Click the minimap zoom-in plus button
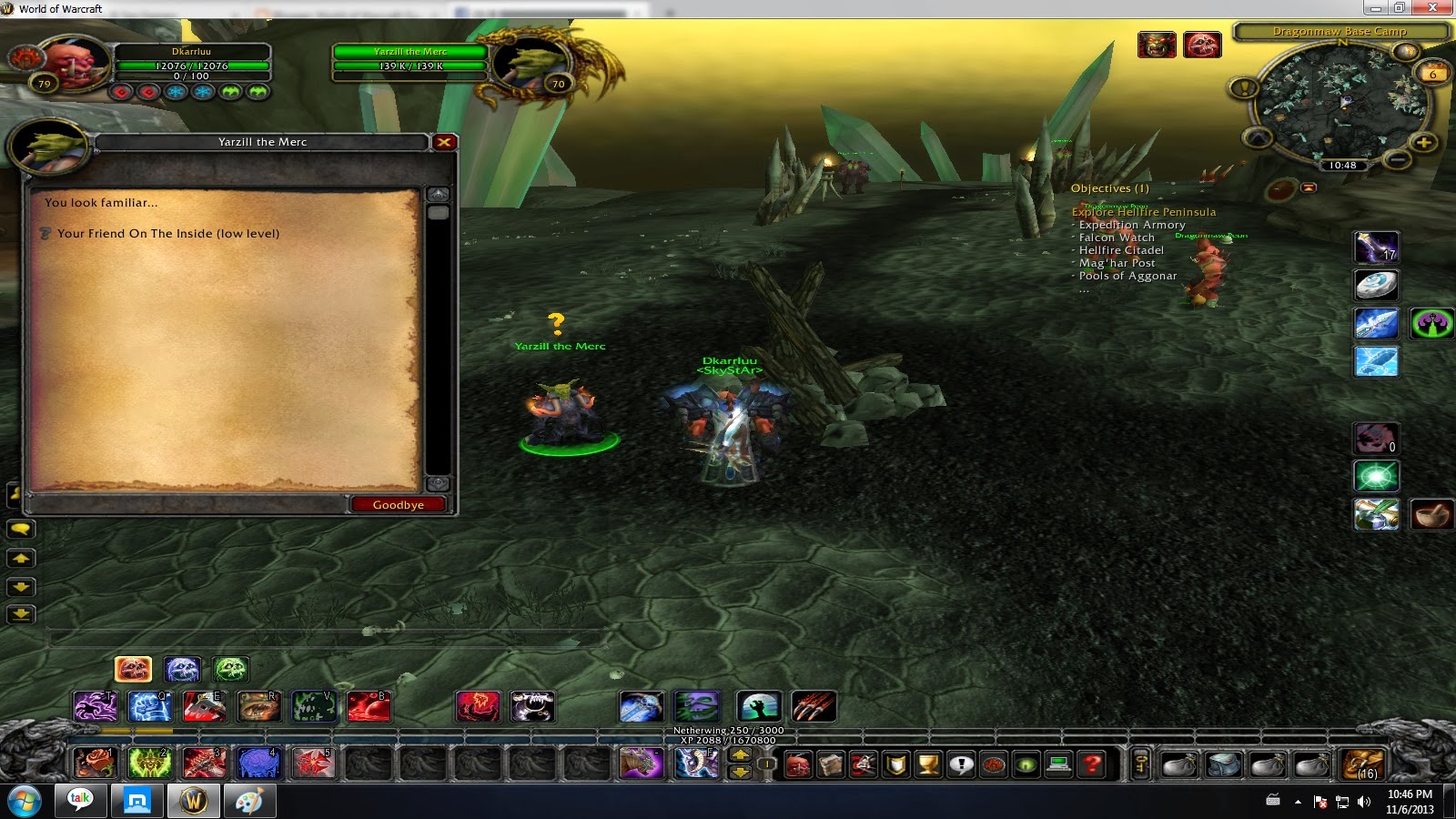The width and height of the screenshot is (1456, 819). tap(1424, 143)
